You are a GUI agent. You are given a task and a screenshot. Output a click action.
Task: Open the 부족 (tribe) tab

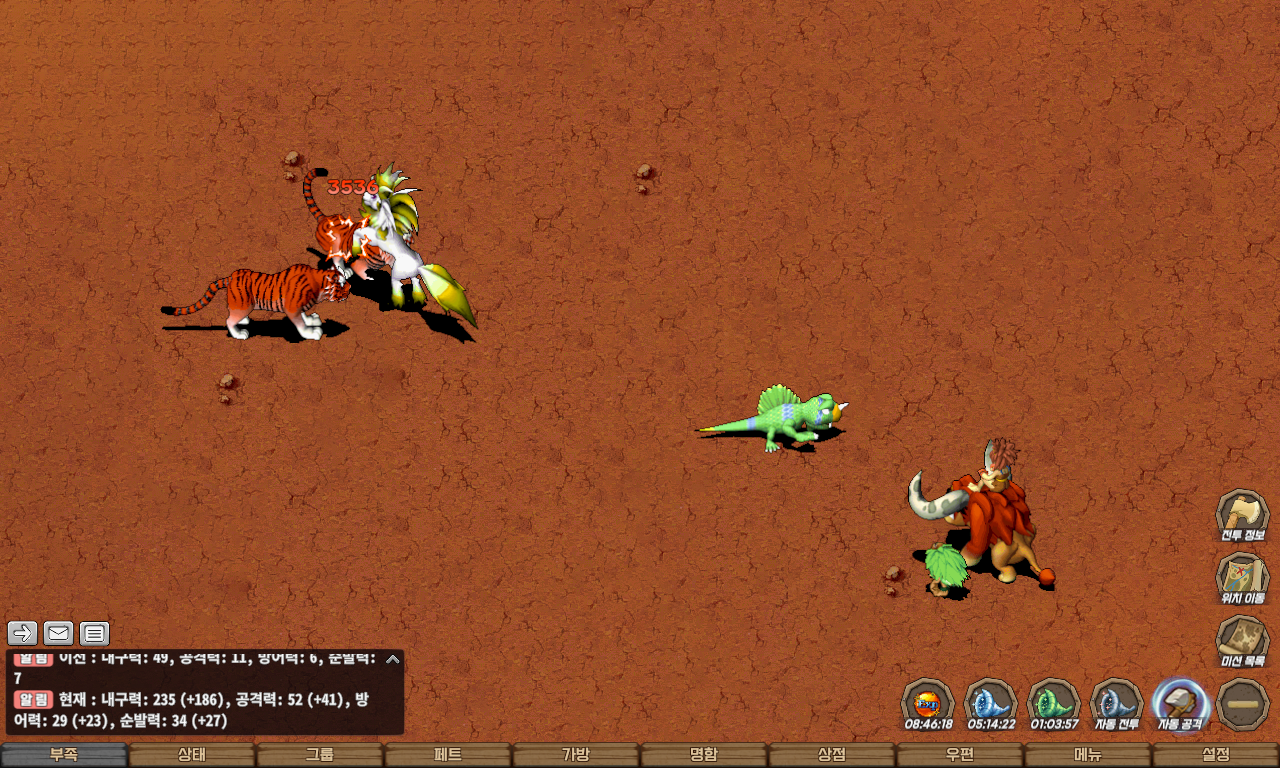click(64, 755)
